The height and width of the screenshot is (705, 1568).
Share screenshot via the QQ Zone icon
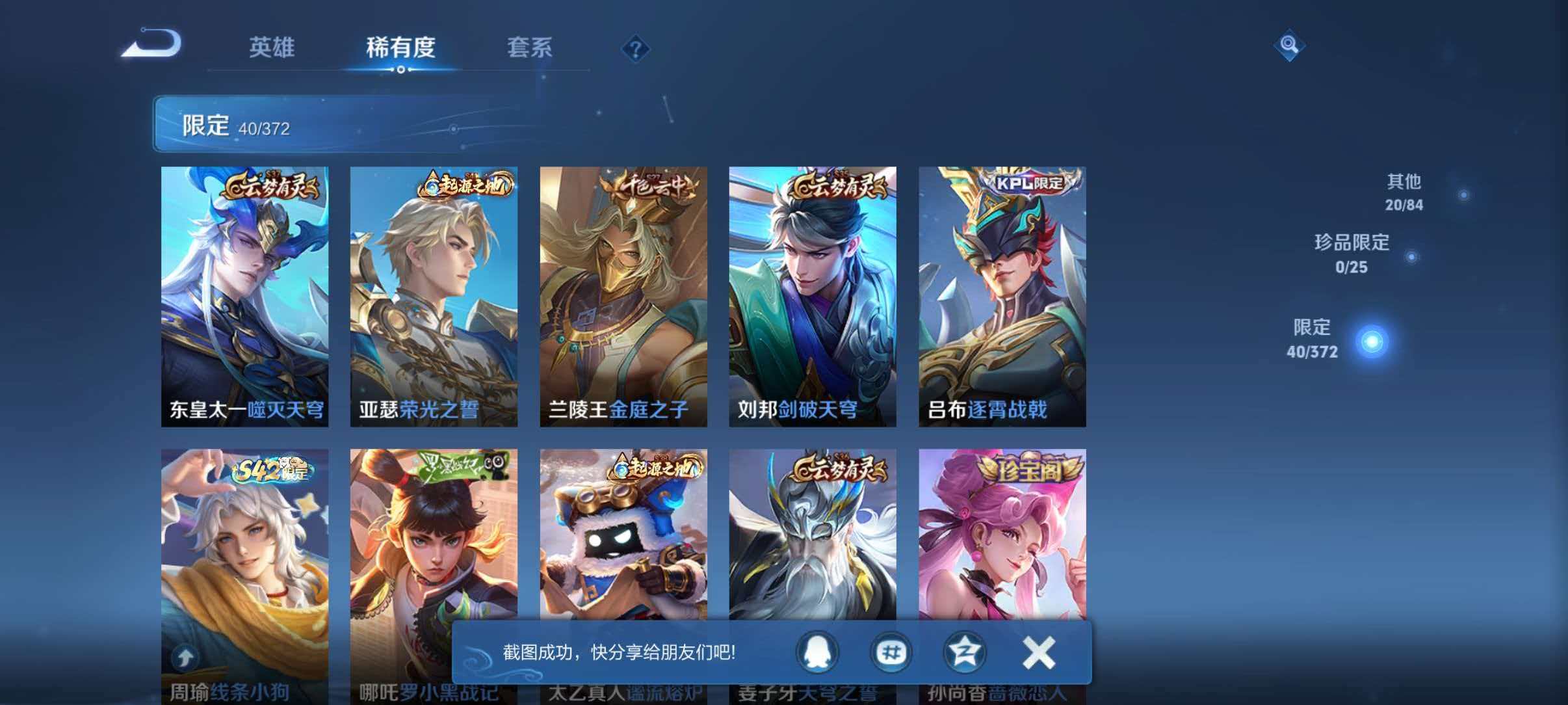pos(965,654)
